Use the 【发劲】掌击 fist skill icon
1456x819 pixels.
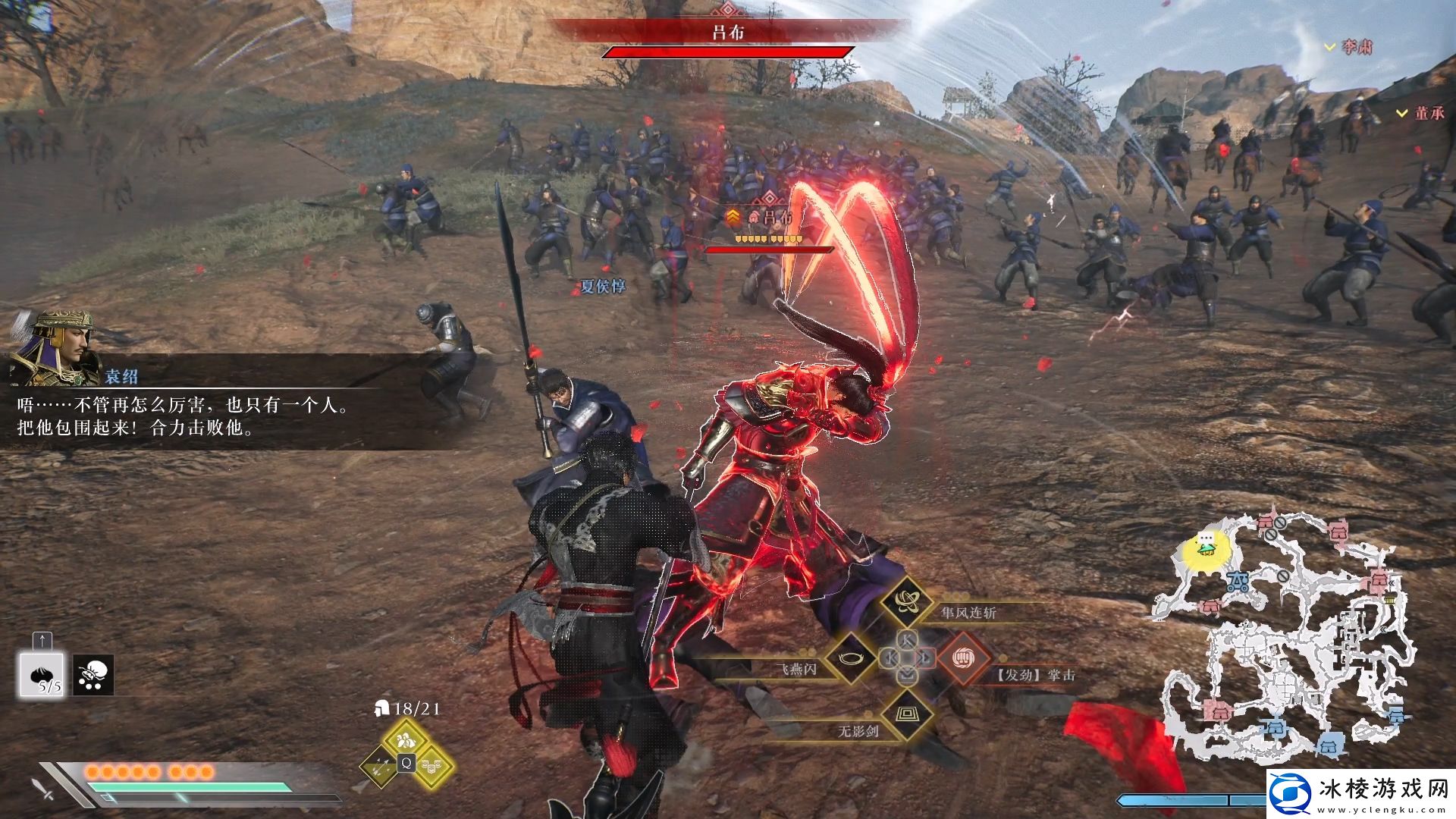(963, 657)
